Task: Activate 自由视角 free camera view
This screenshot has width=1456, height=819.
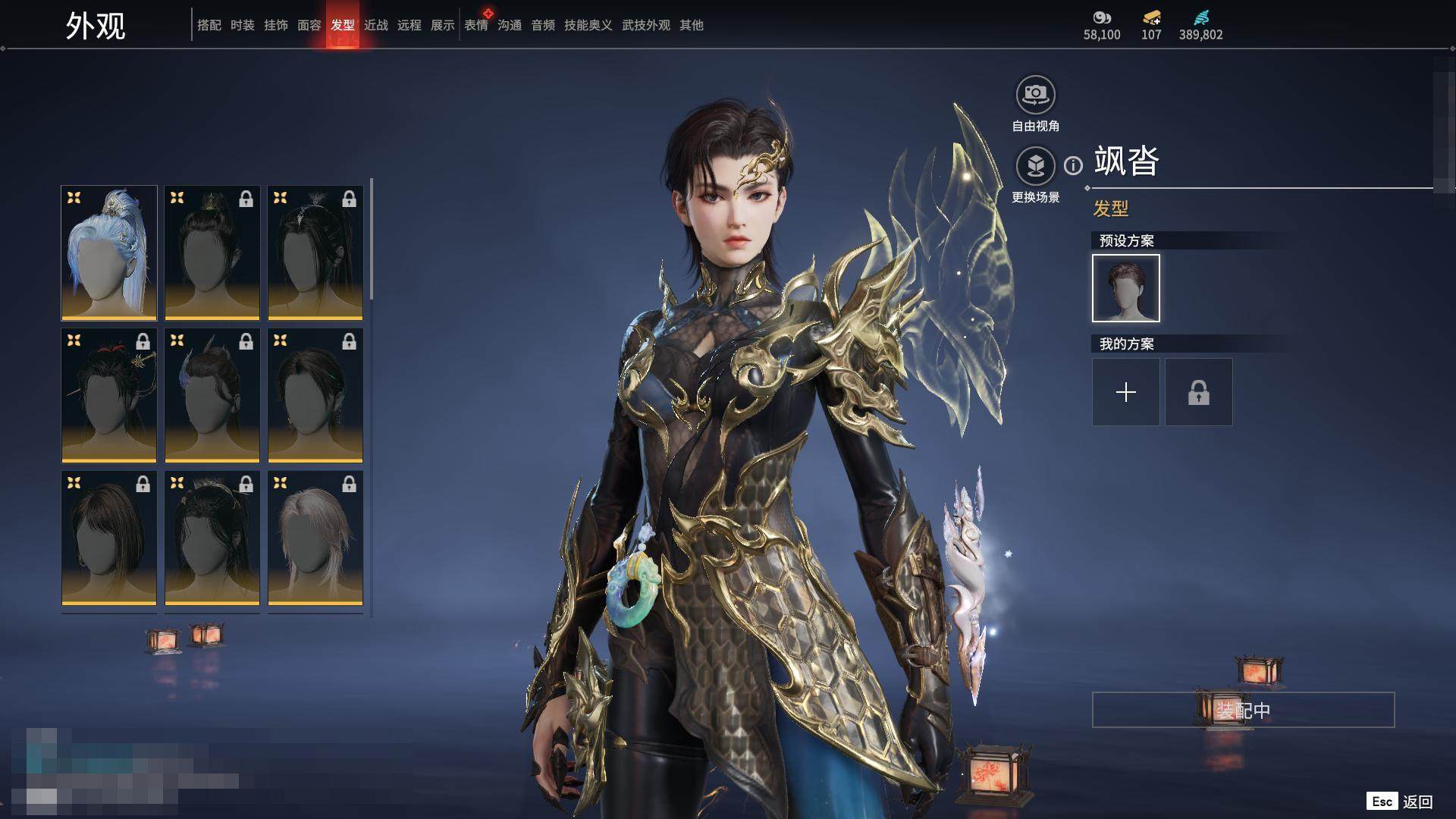Action: pos(1035,96)
